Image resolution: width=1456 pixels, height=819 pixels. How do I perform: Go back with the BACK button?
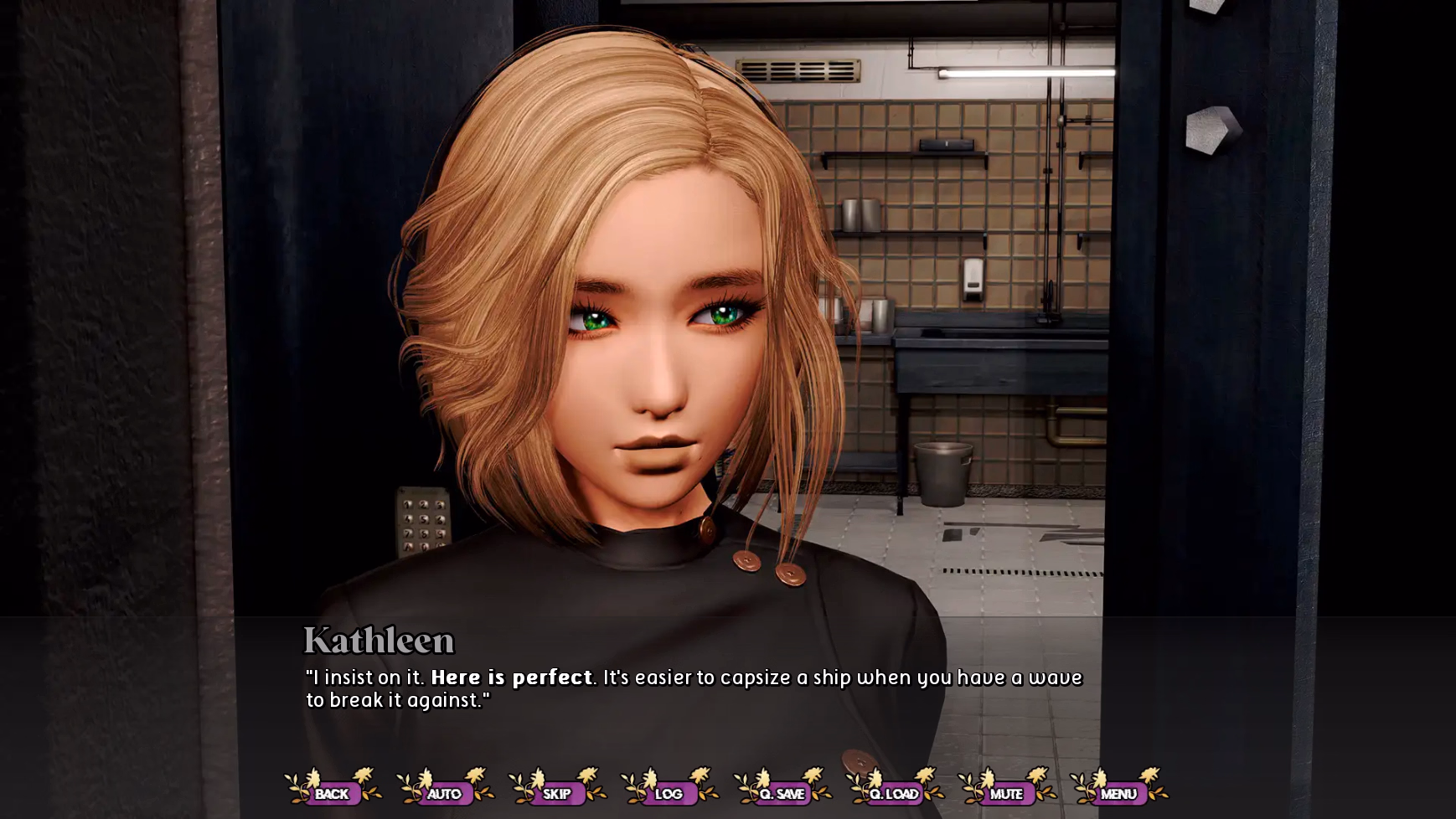(332, 793)
